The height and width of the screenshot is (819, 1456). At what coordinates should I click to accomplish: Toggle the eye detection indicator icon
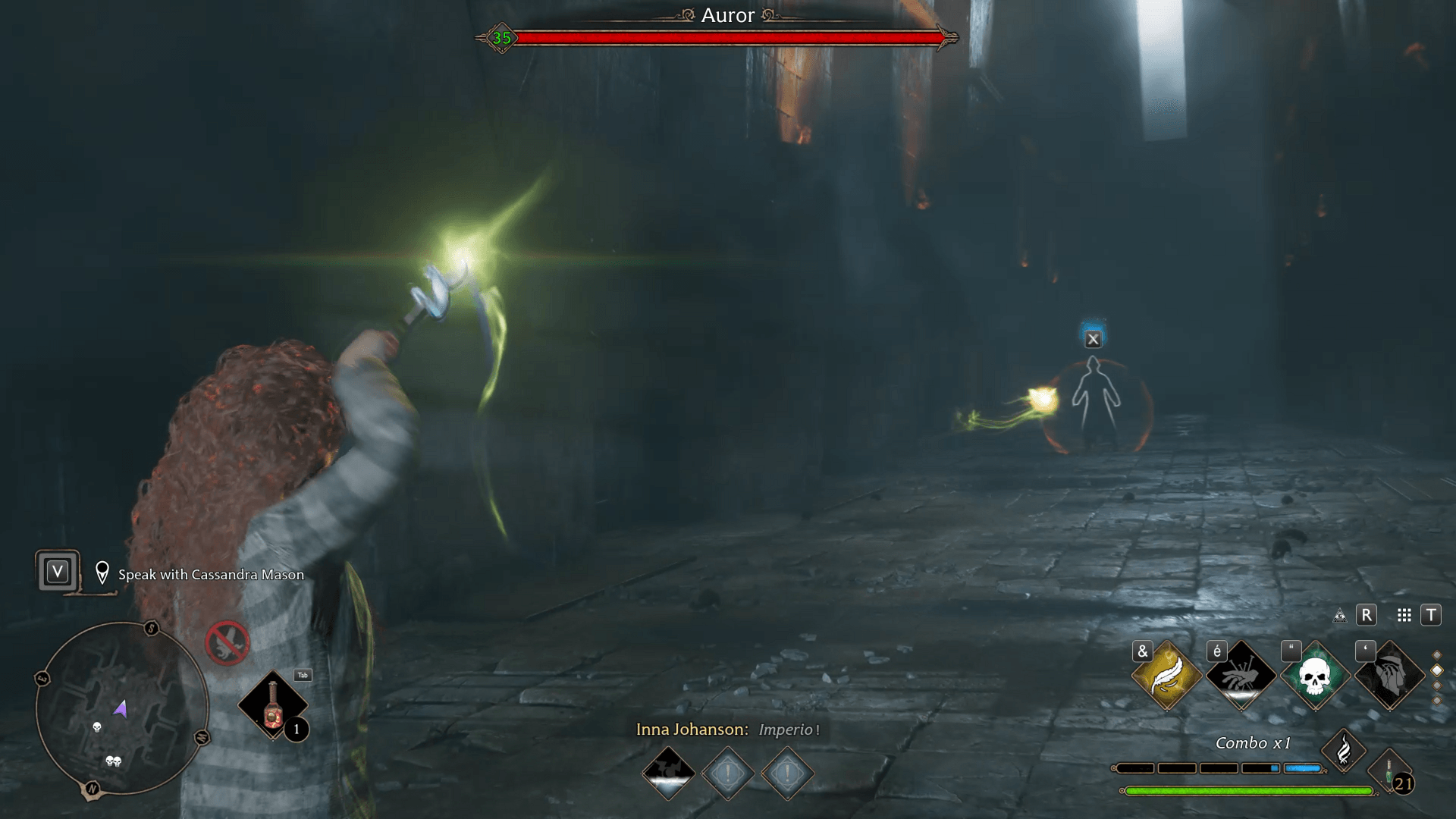[1340, 617]
